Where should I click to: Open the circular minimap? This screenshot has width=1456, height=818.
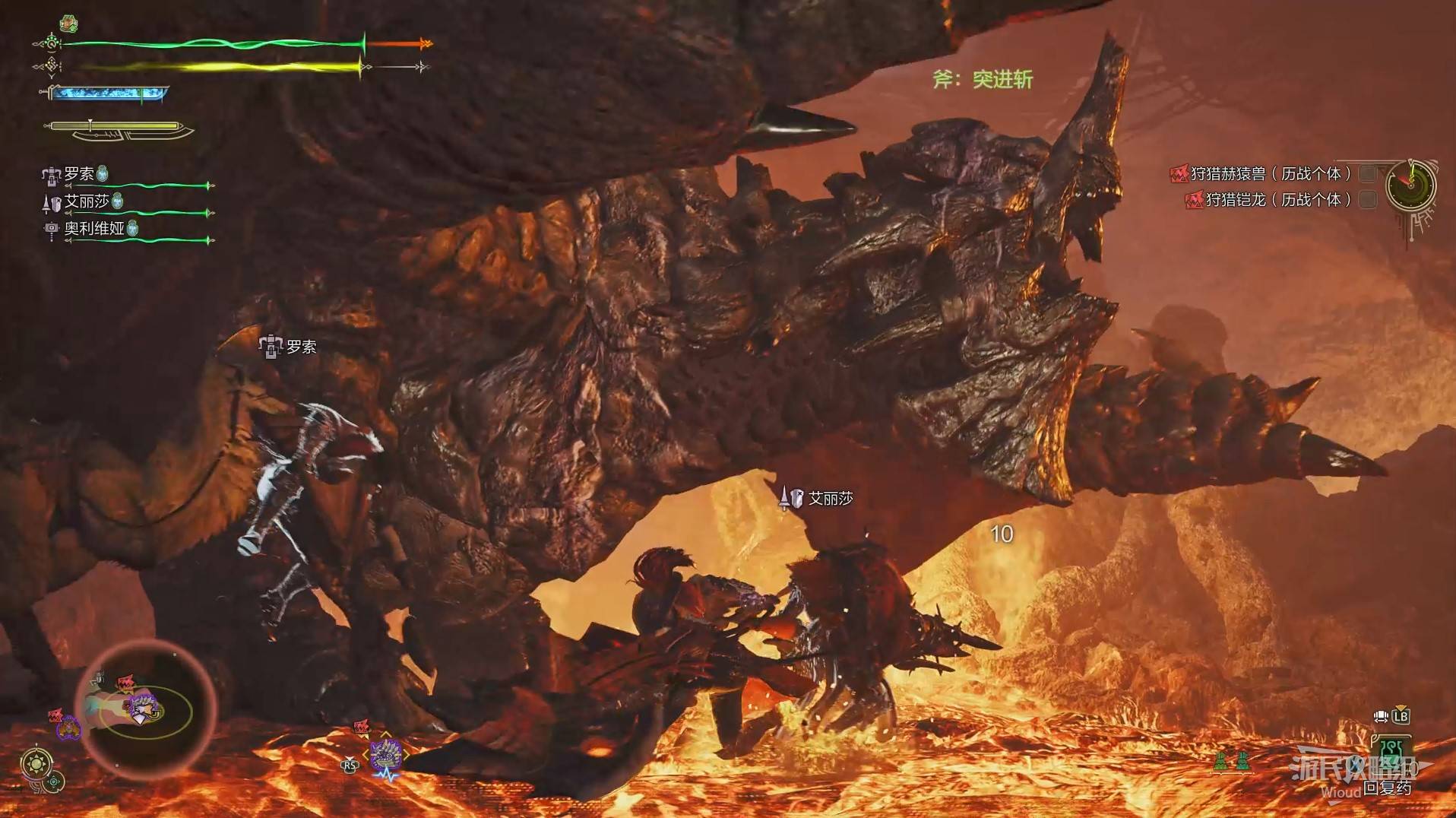pyautogui.click(x=147, y=711)
